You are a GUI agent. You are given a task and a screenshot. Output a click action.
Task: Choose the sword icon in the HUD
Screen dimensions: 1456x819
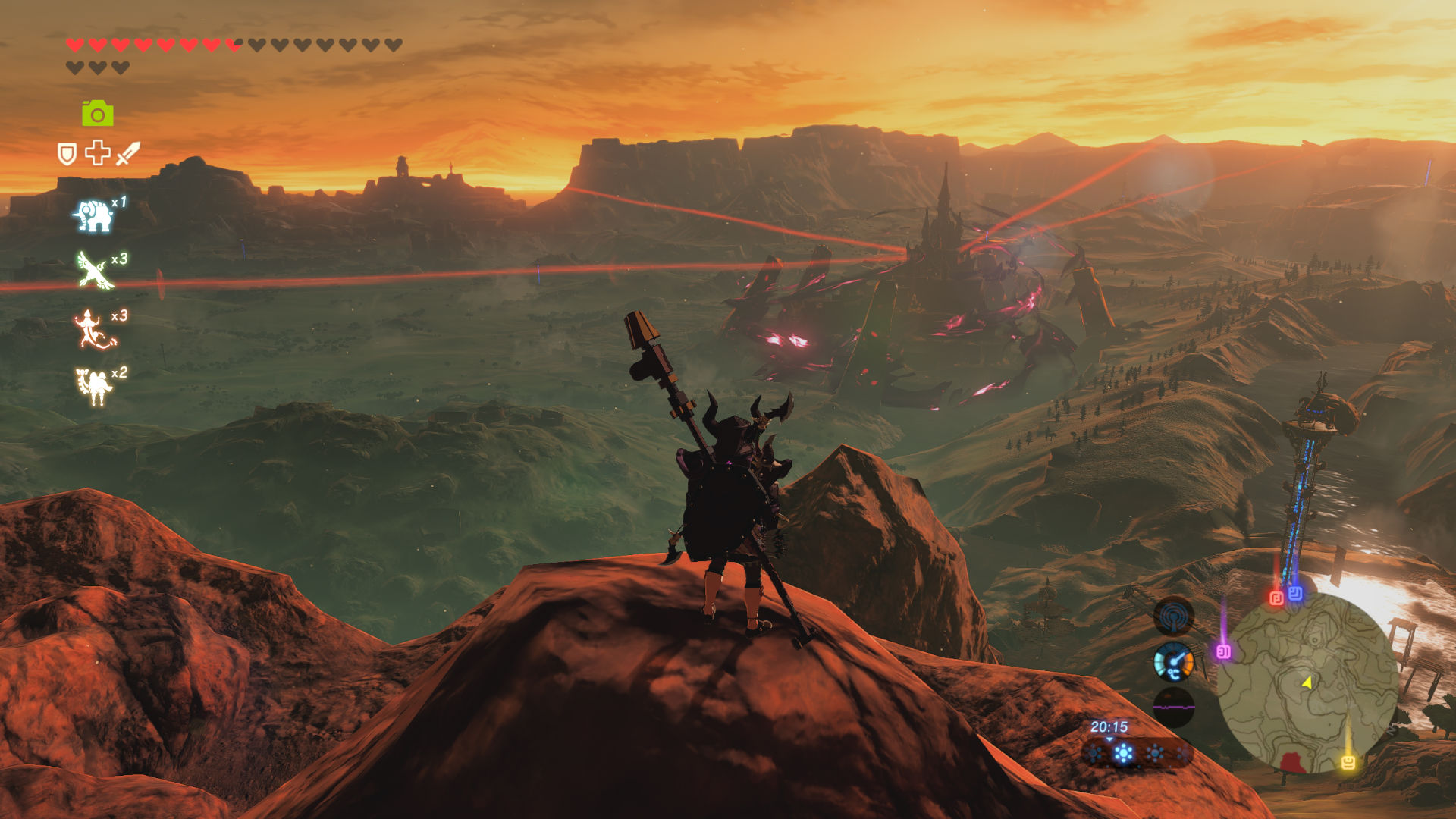(128, 152)
